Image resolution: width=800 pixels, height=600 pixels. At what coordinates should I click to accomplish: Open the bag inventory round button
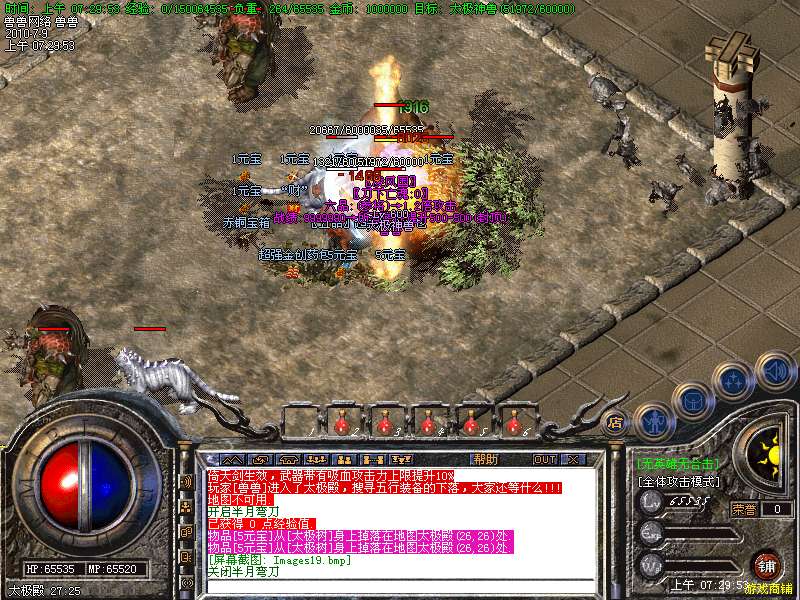tap(691, 400)
